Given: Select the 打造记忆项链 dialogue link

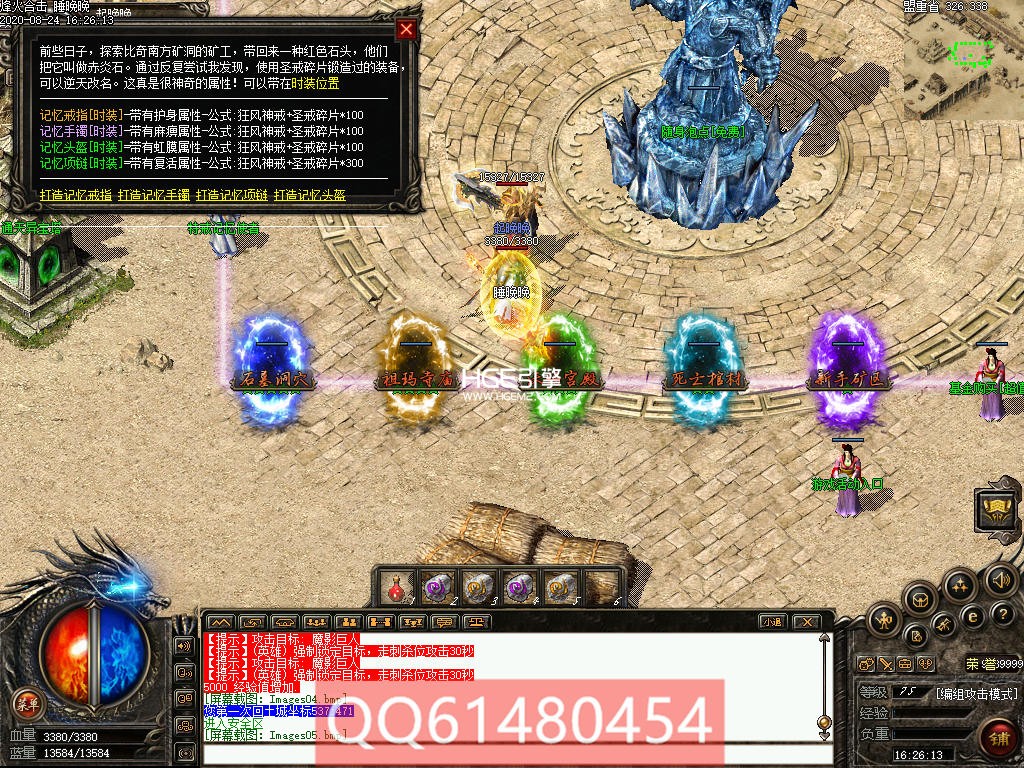Looking at the screenshot, I should point(231,195).
